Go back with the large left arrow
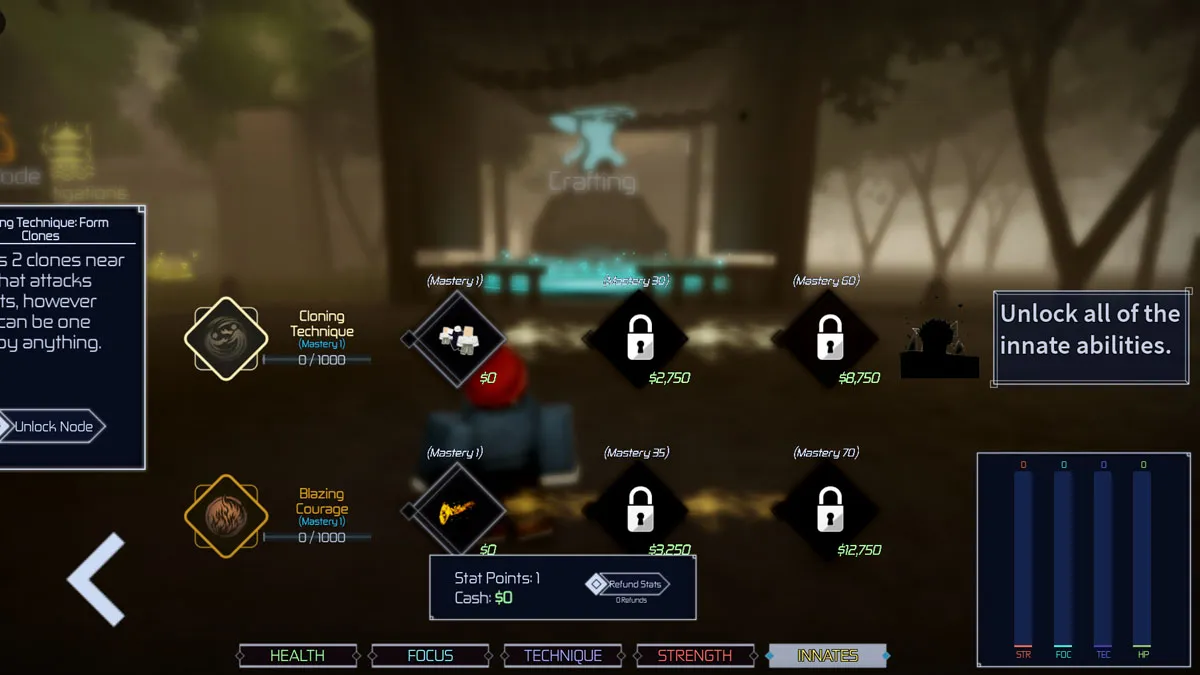Viewport: 1200px width, 675px height. 98,579
